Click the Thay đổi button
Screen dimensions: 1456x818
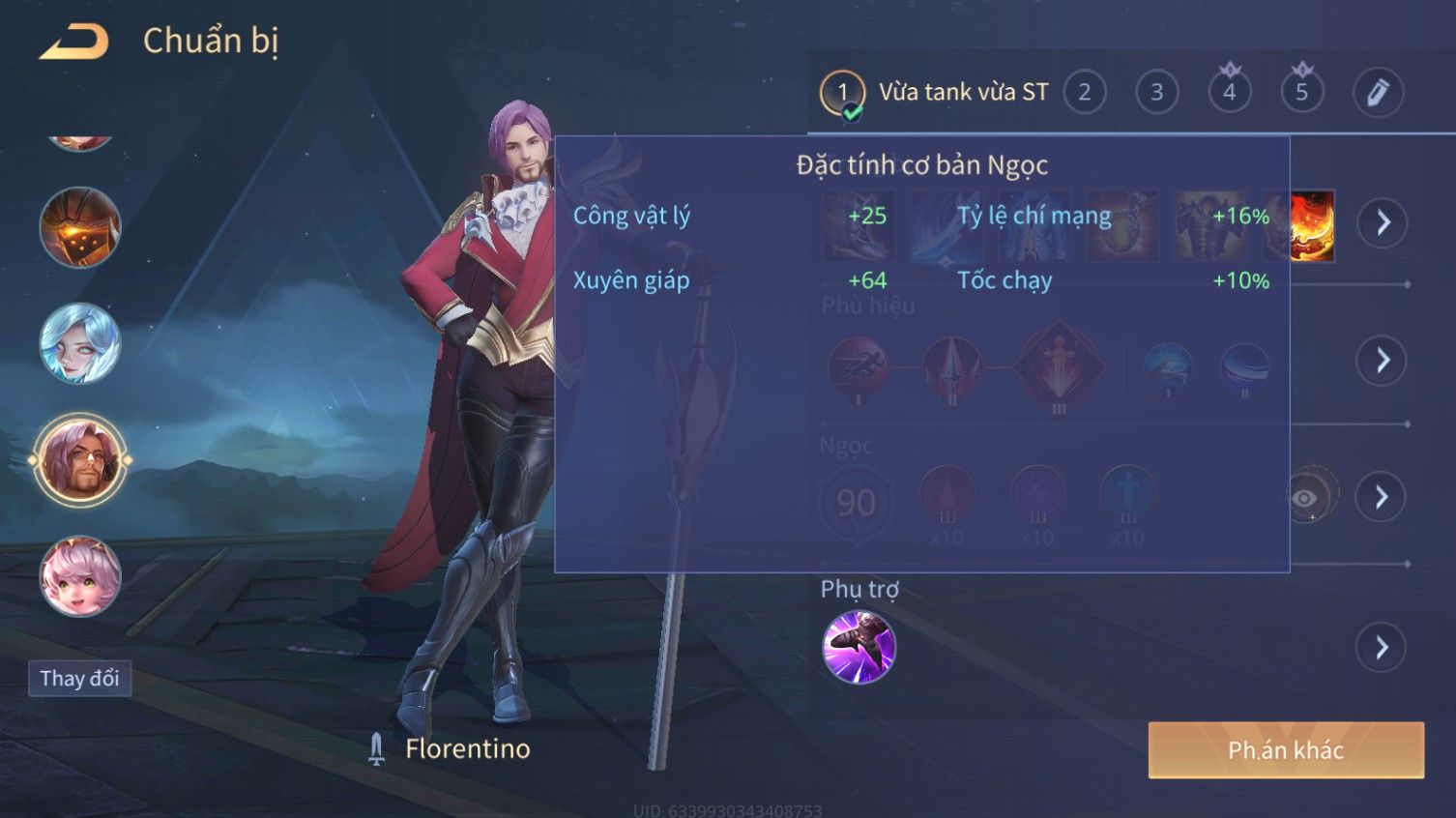pos(79,679)
